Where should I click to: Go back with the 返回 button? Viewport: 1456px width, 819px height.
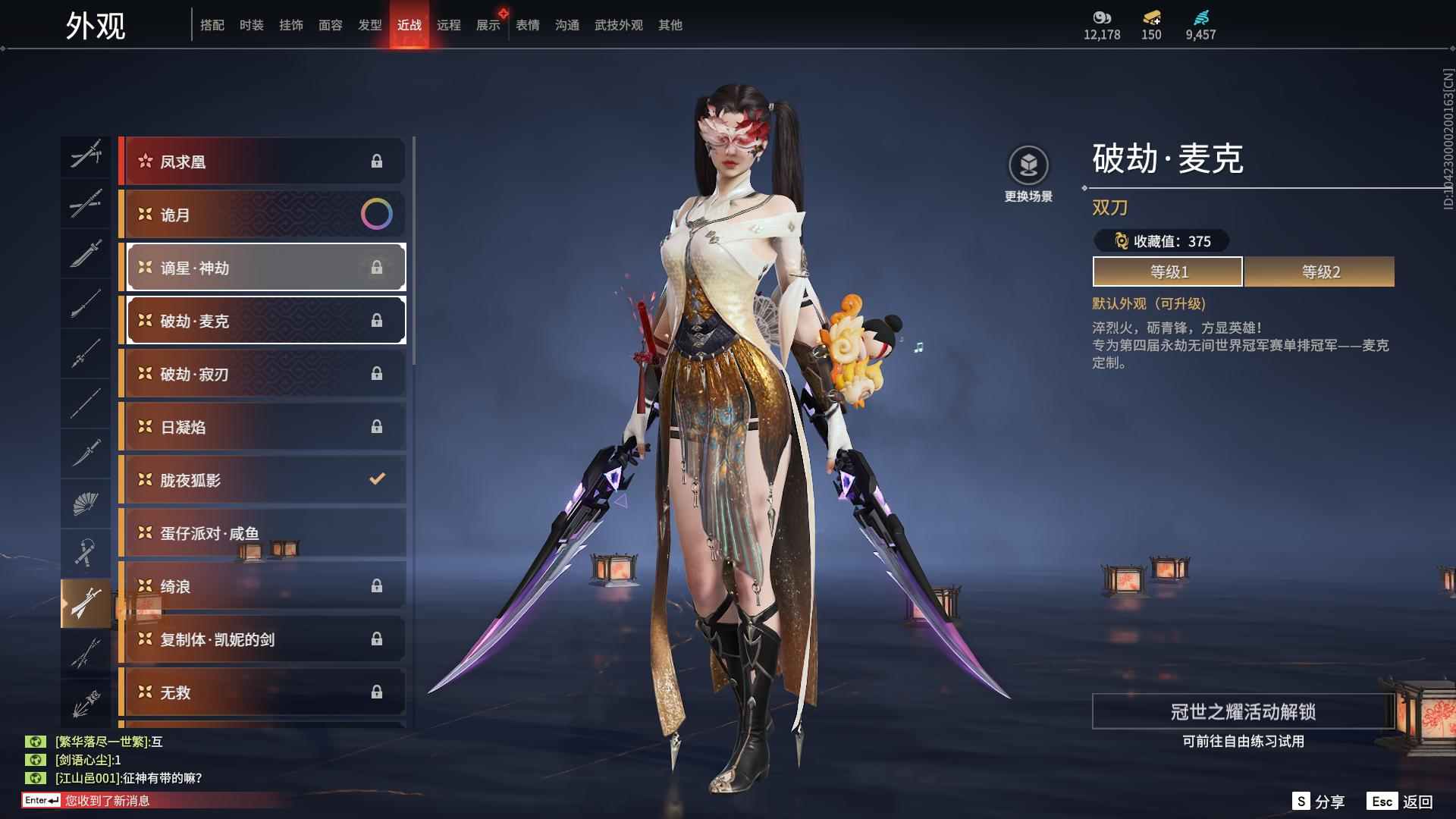tap(1400, 802)
